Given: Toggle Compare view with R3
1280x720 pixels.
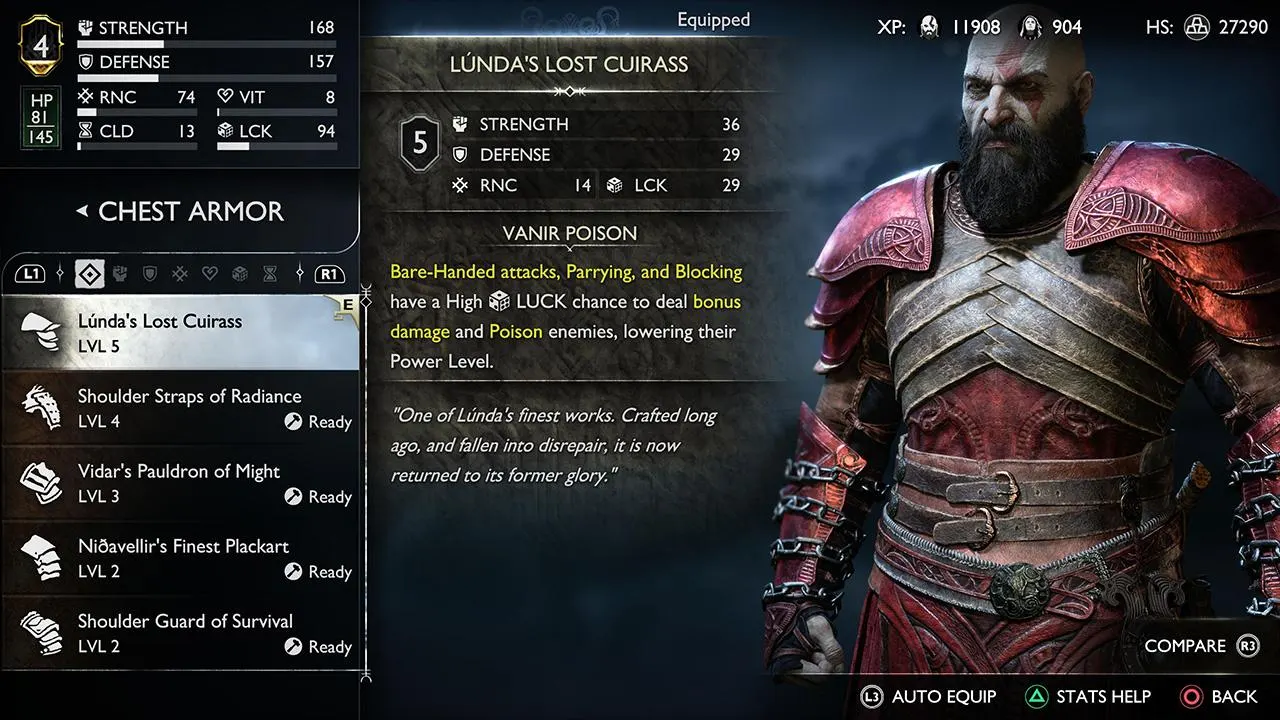Looking at the screenshot, I should [1201, 646].
